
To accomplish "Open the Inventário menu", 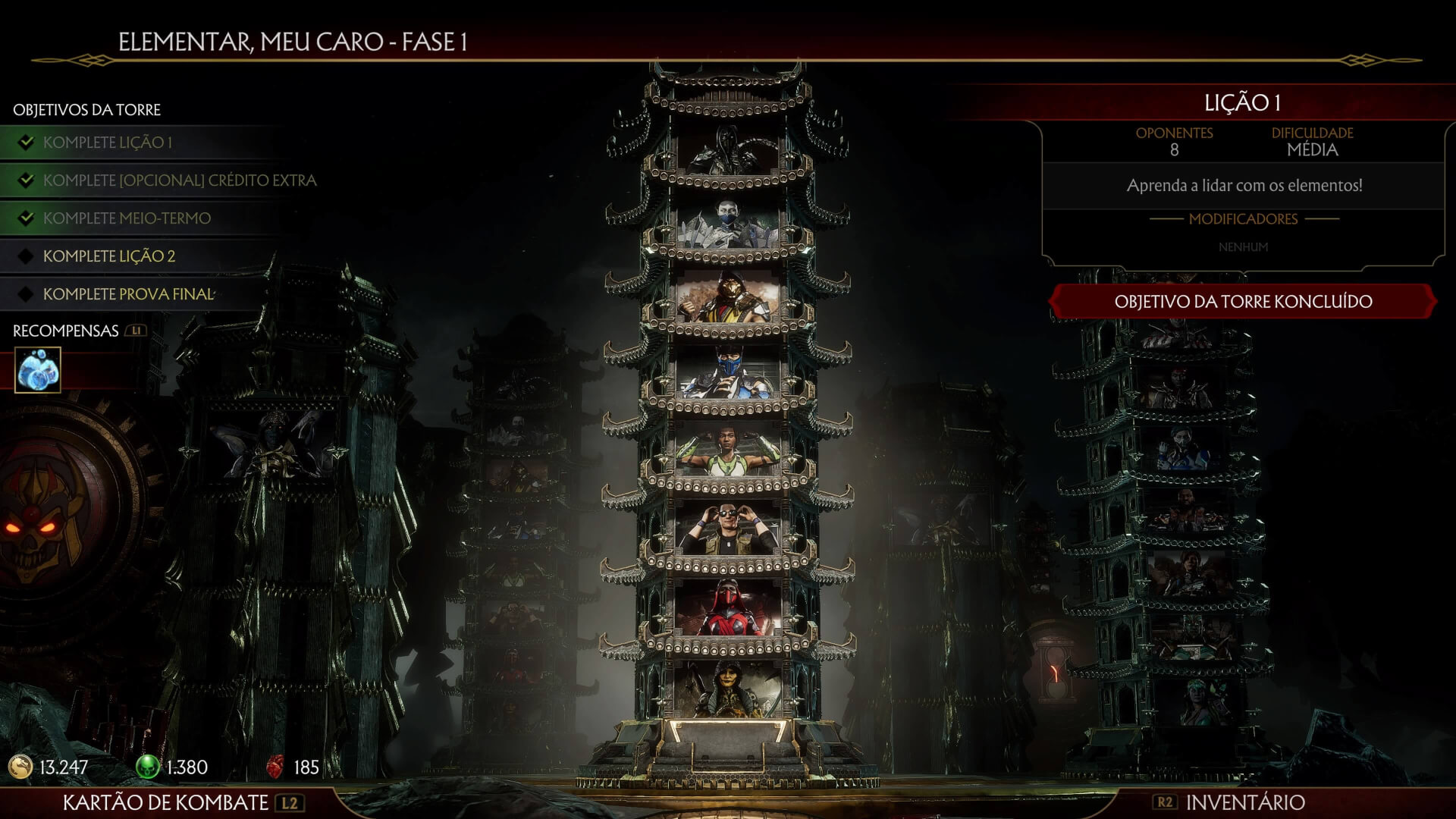I will click(x=1244, y=802).
